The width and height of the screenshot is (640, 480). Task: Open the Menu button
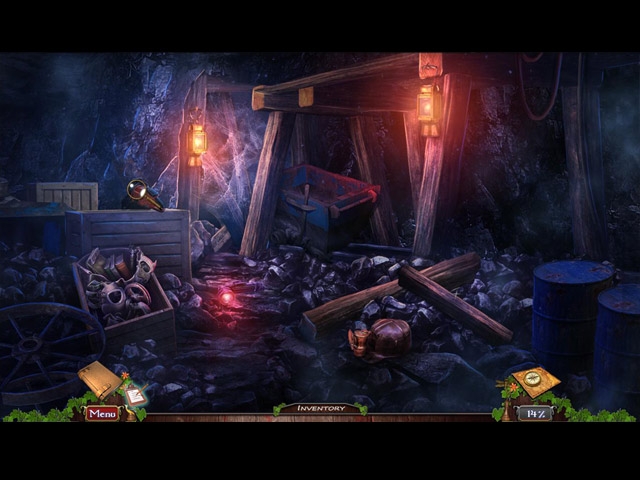(102, 413)
